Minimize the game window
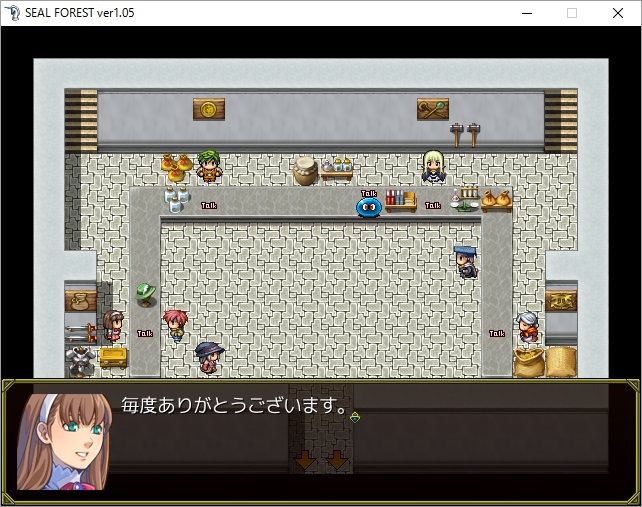642x507 pixels. (526, 13)
